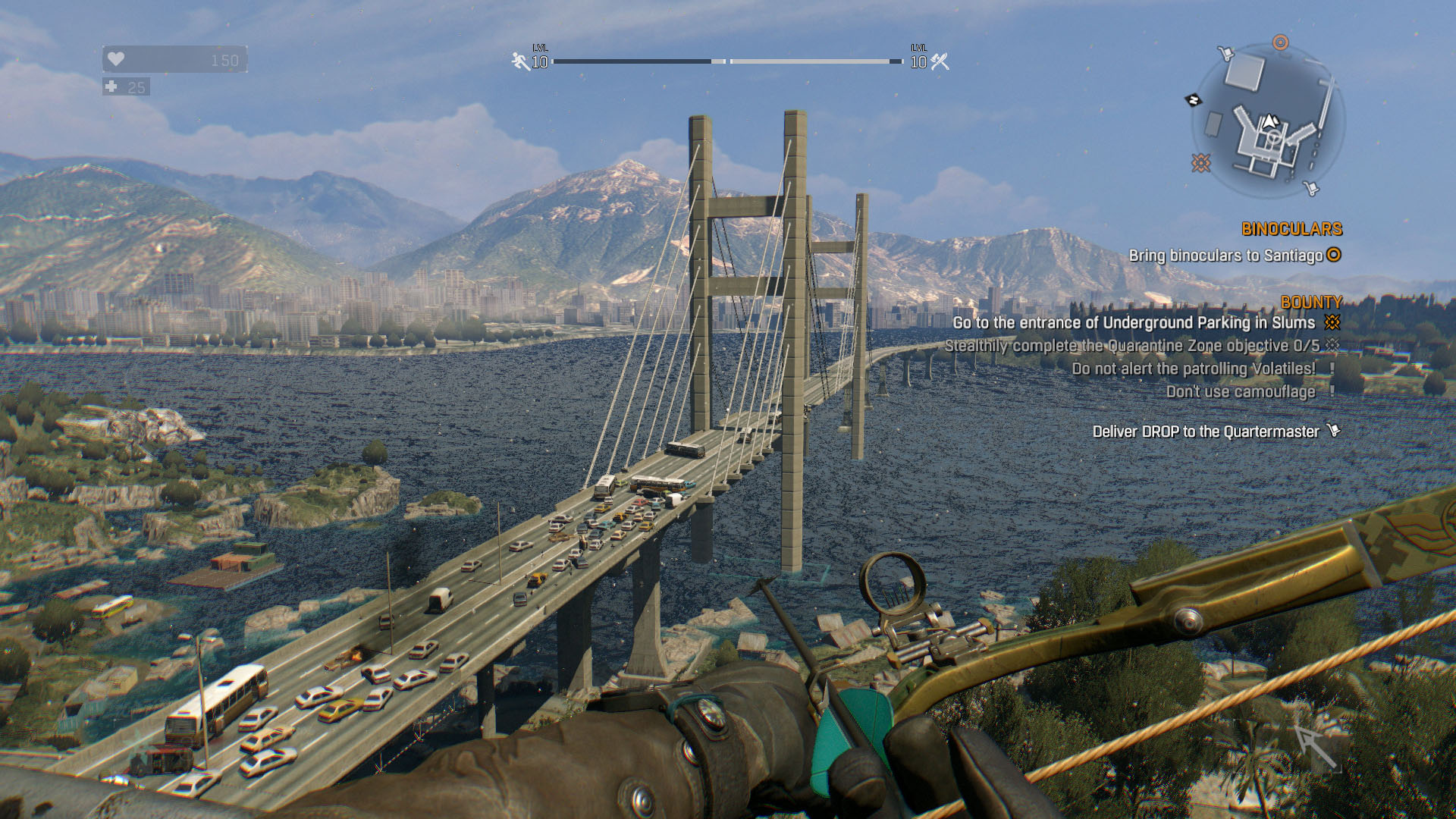Open the BINOCULARS quest tracker title
1456x819 pixels.
point(1291,229)
